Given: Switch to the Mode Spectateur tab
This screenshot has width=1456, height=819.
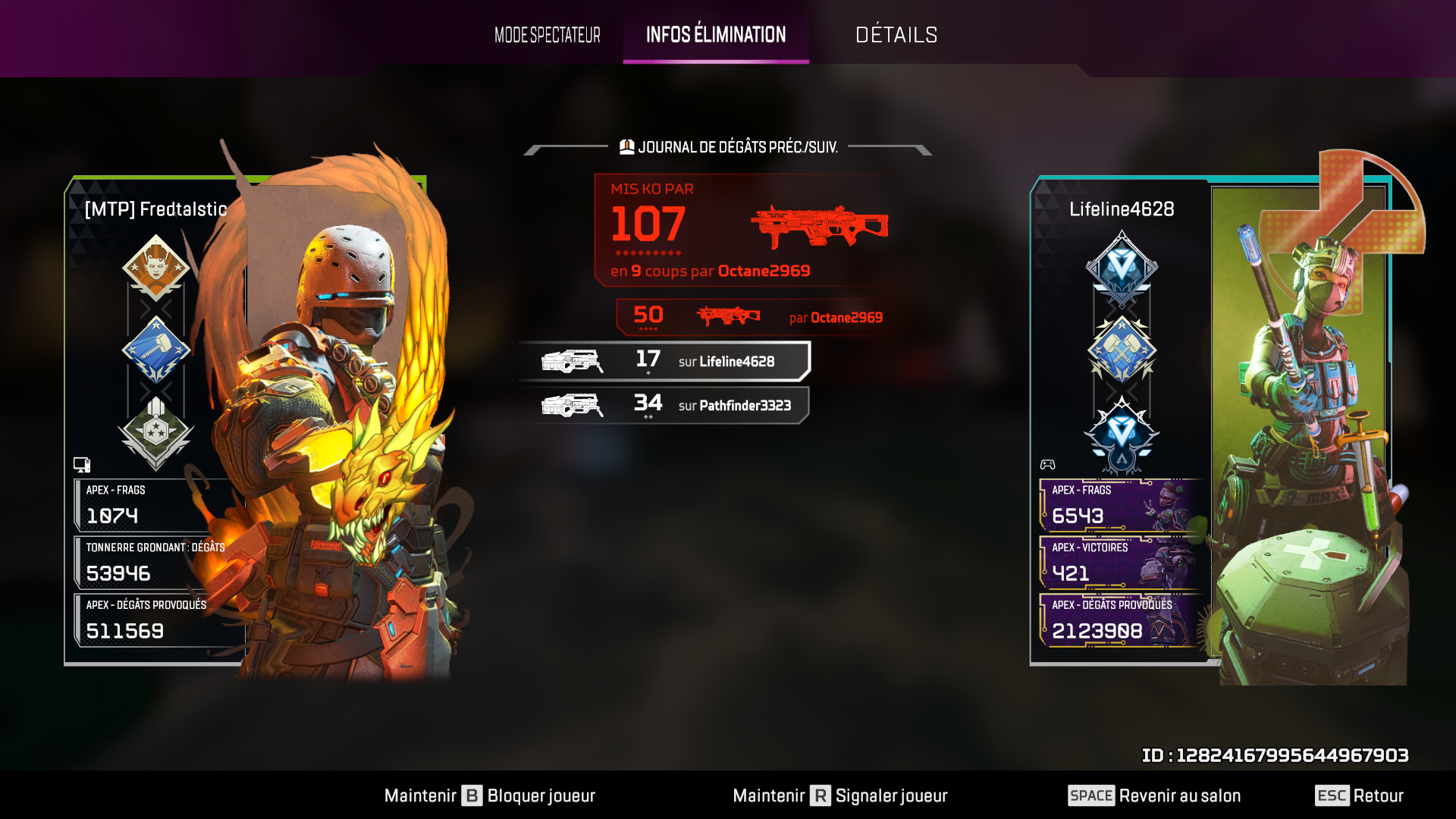Looking at the screenshot, I should [x=547, y=35].
